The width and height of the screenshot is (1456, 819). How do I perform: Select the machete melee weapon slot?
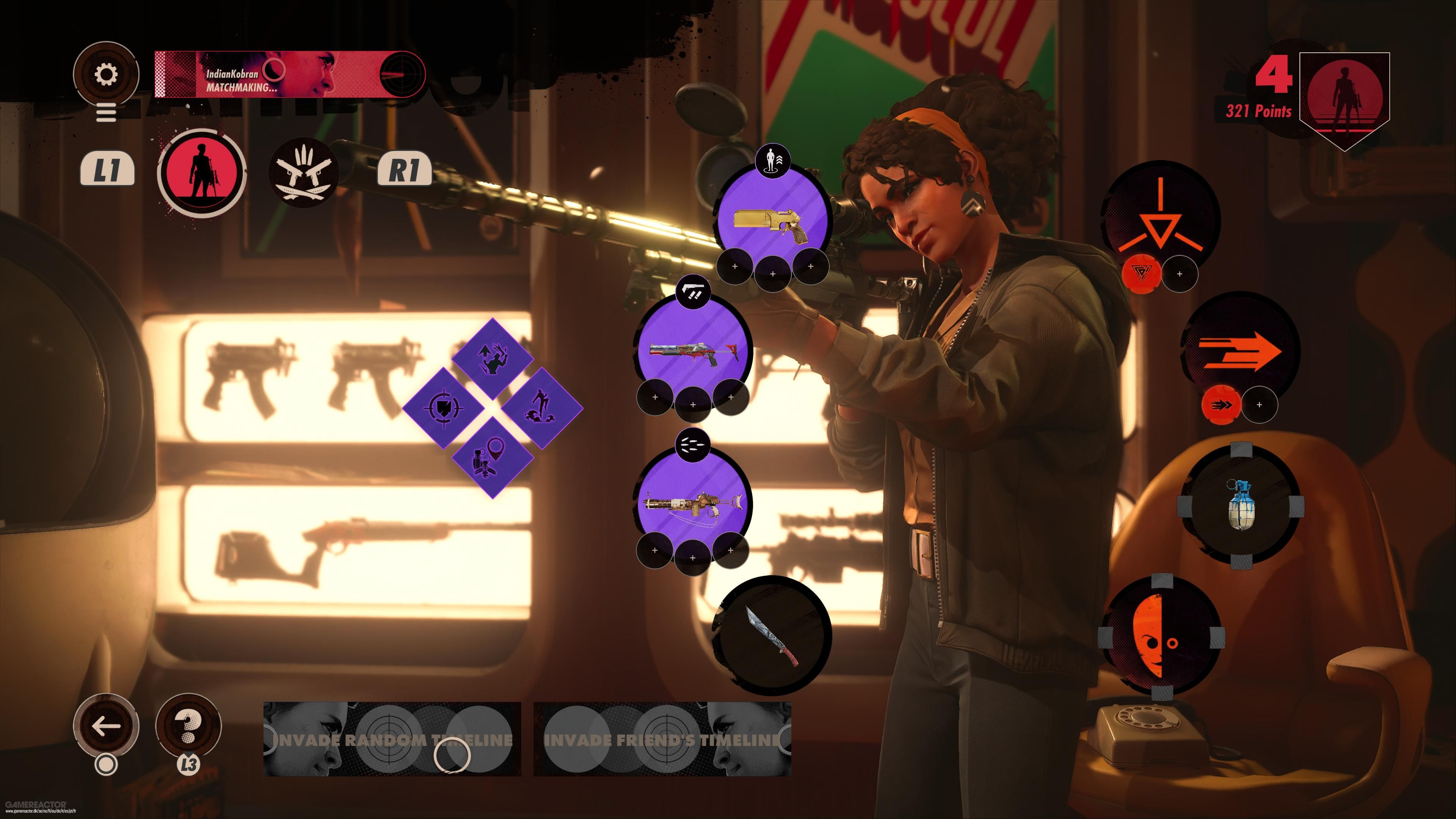point(772,635)
